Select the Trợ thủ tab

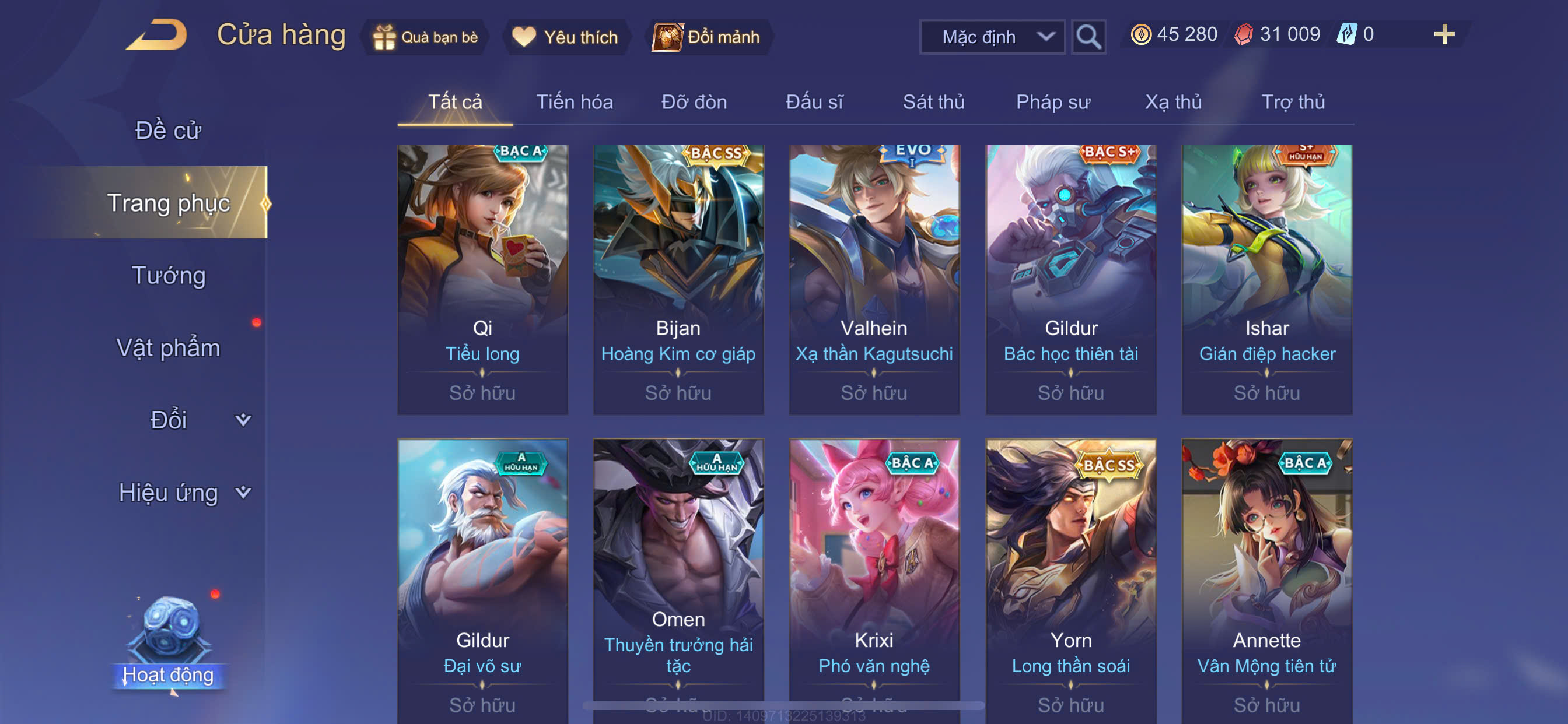coord(1292,102)
